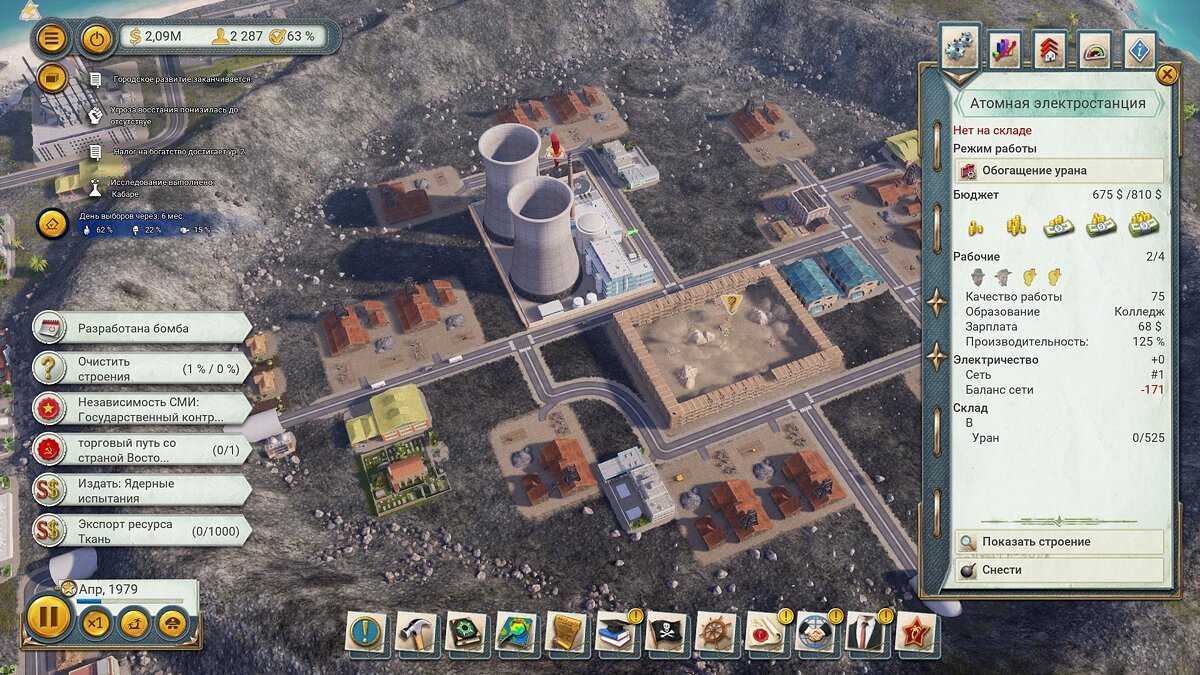
Task: Open the hammer build menu
Action: (416, 632)
